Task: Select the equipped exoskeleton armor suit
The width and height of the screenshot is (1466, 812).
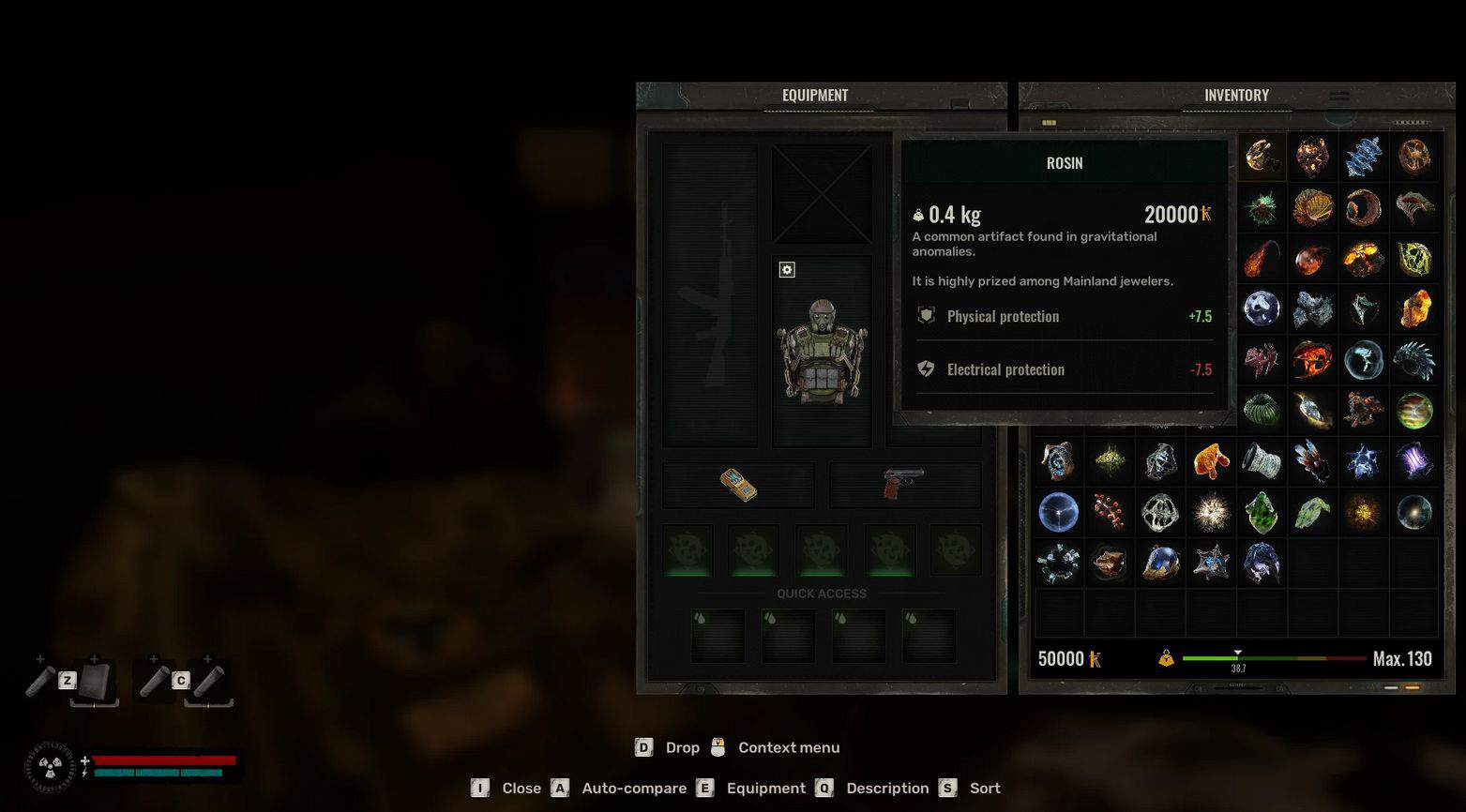Action: point(822,351)
